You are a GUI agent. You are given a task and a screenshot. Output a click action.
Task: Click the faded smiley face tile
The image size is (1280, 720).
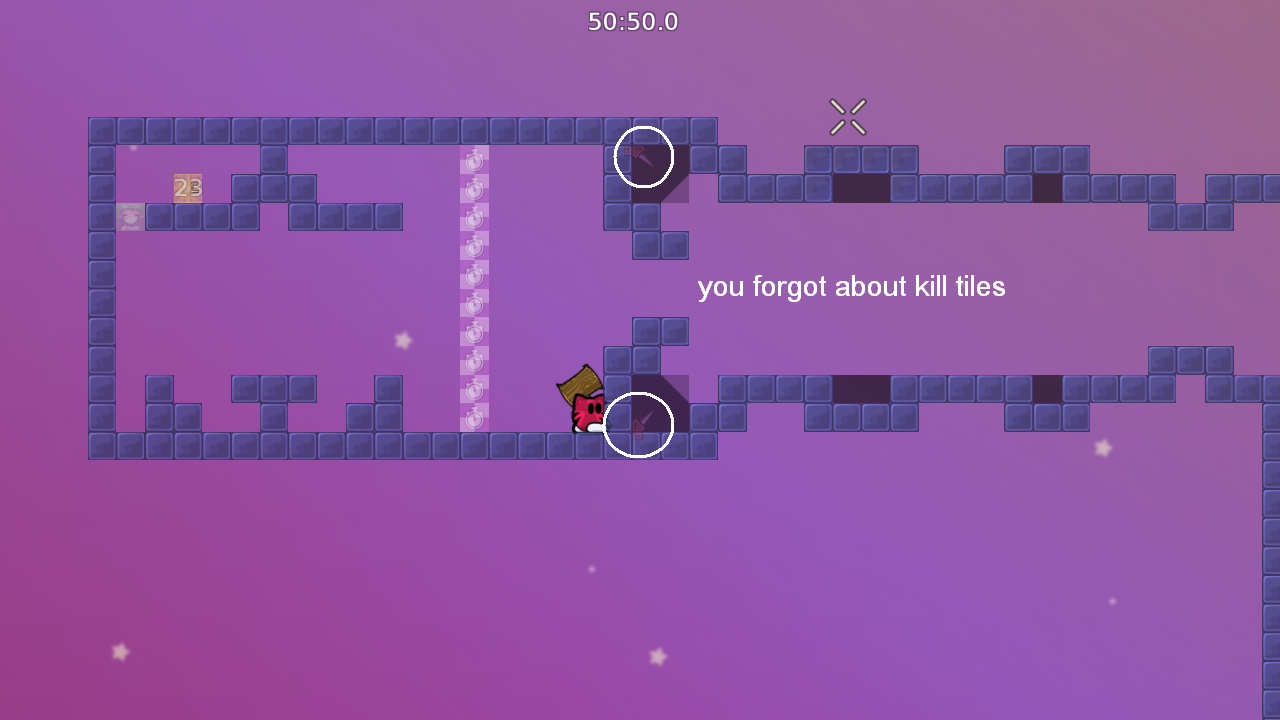pyautogui.click(x=130, y=216)
